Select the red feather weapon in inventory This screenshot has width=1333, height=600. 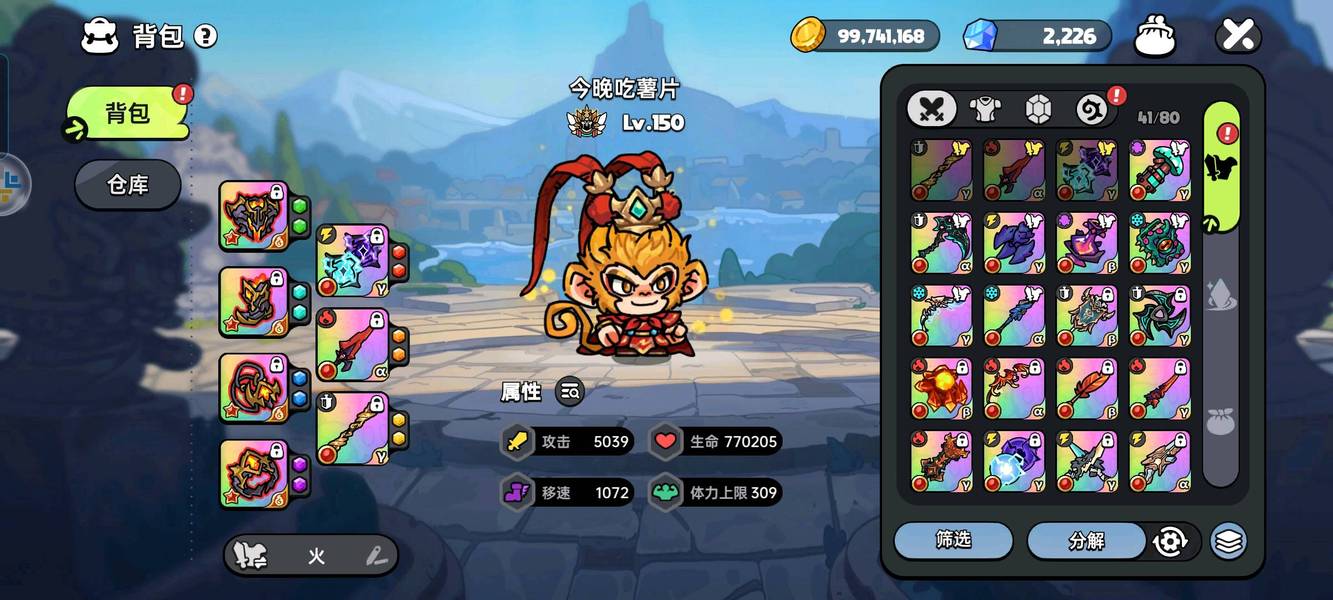click(x=1087, y=388)
